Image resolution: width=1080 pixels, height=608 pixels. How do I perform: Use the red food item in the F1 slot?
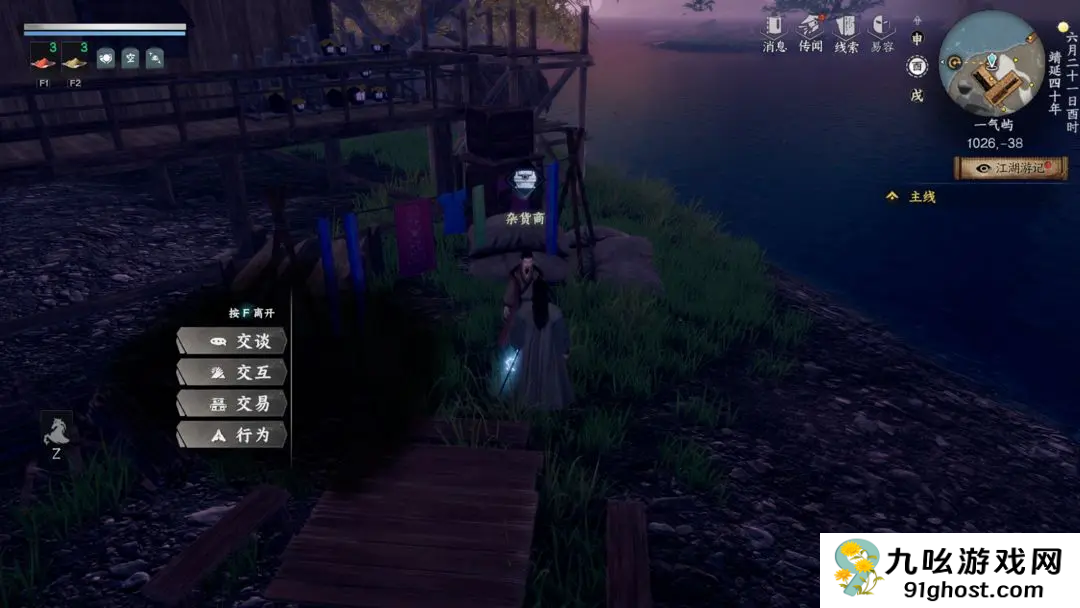click(44, 58)
